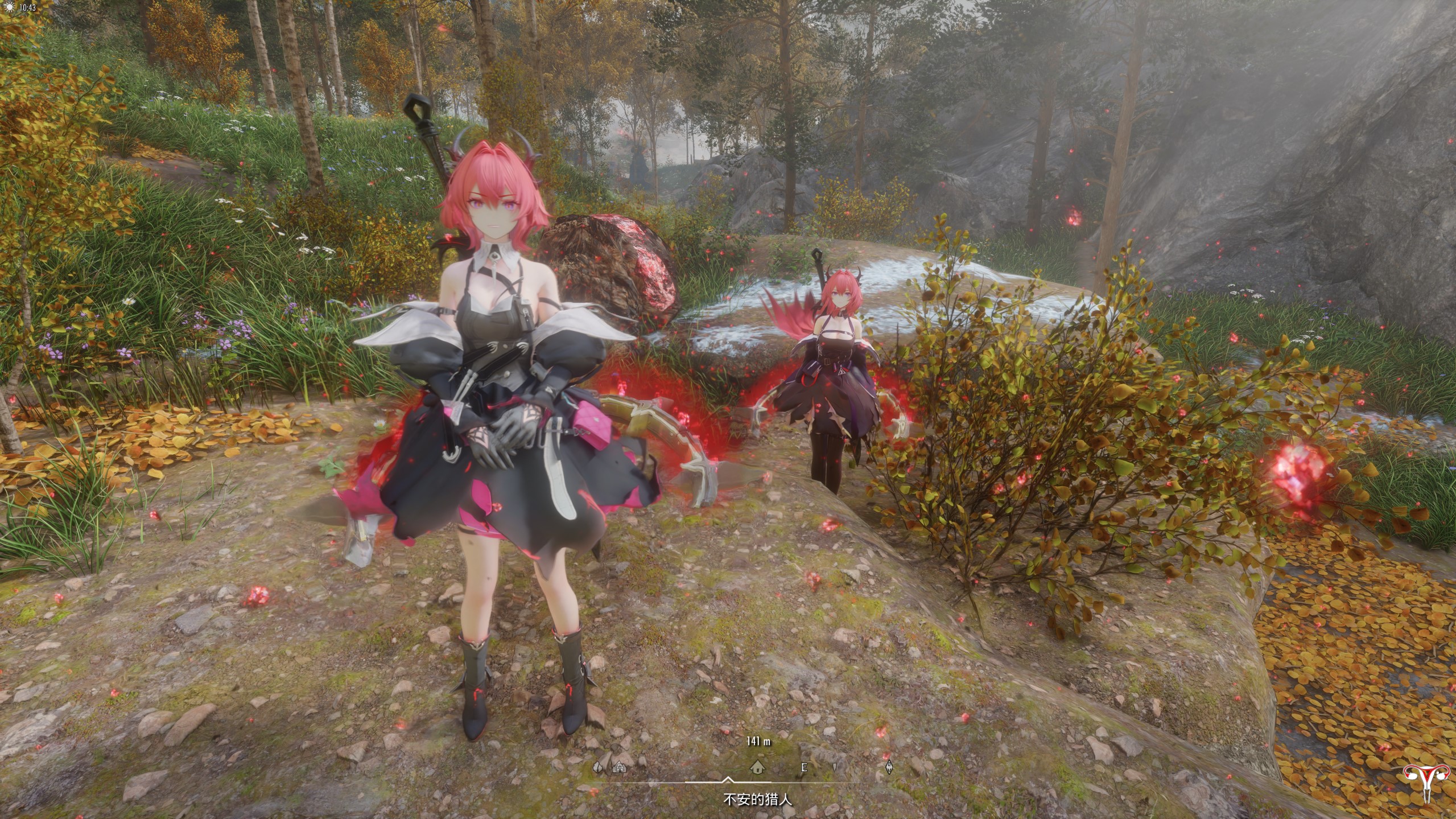
Task: Click the sun weather icon
Action: point(9,7)
